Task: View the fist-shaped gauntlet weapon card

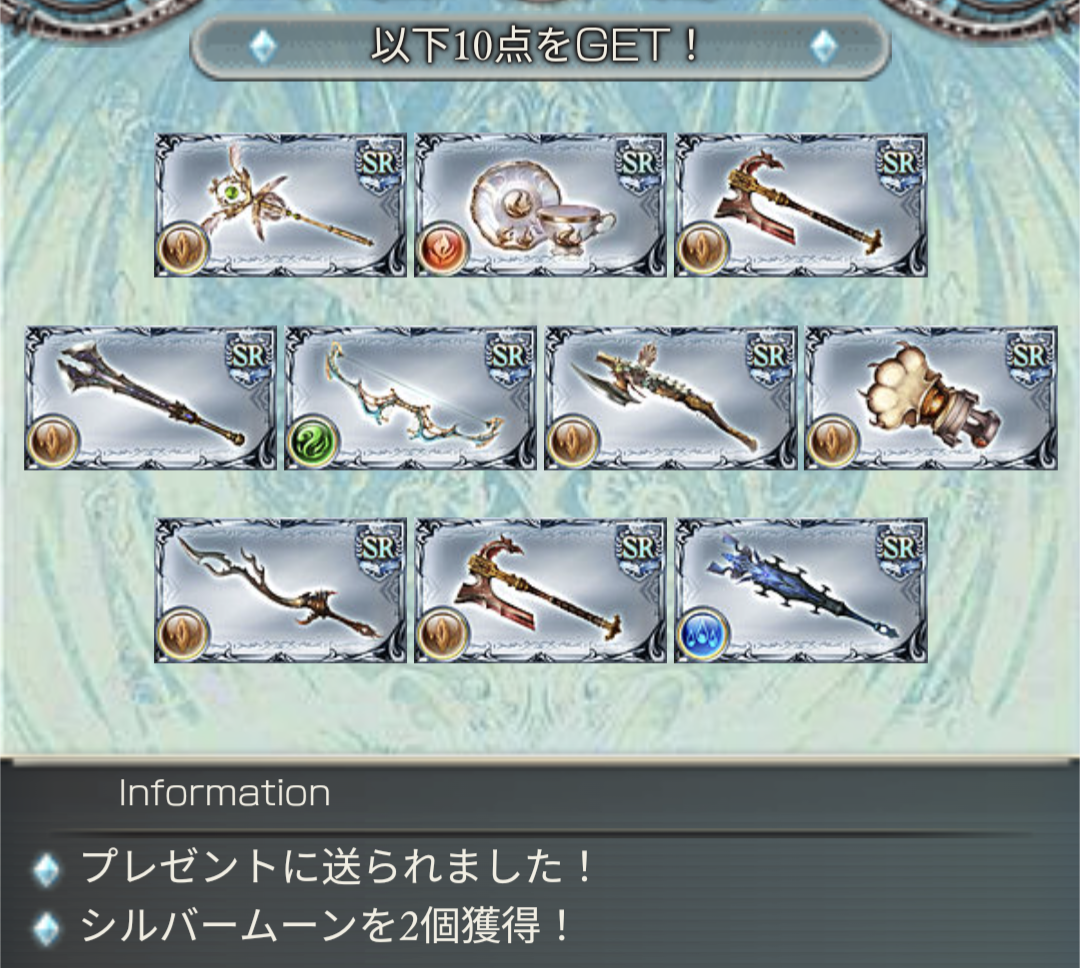Action: pos(930,397)
